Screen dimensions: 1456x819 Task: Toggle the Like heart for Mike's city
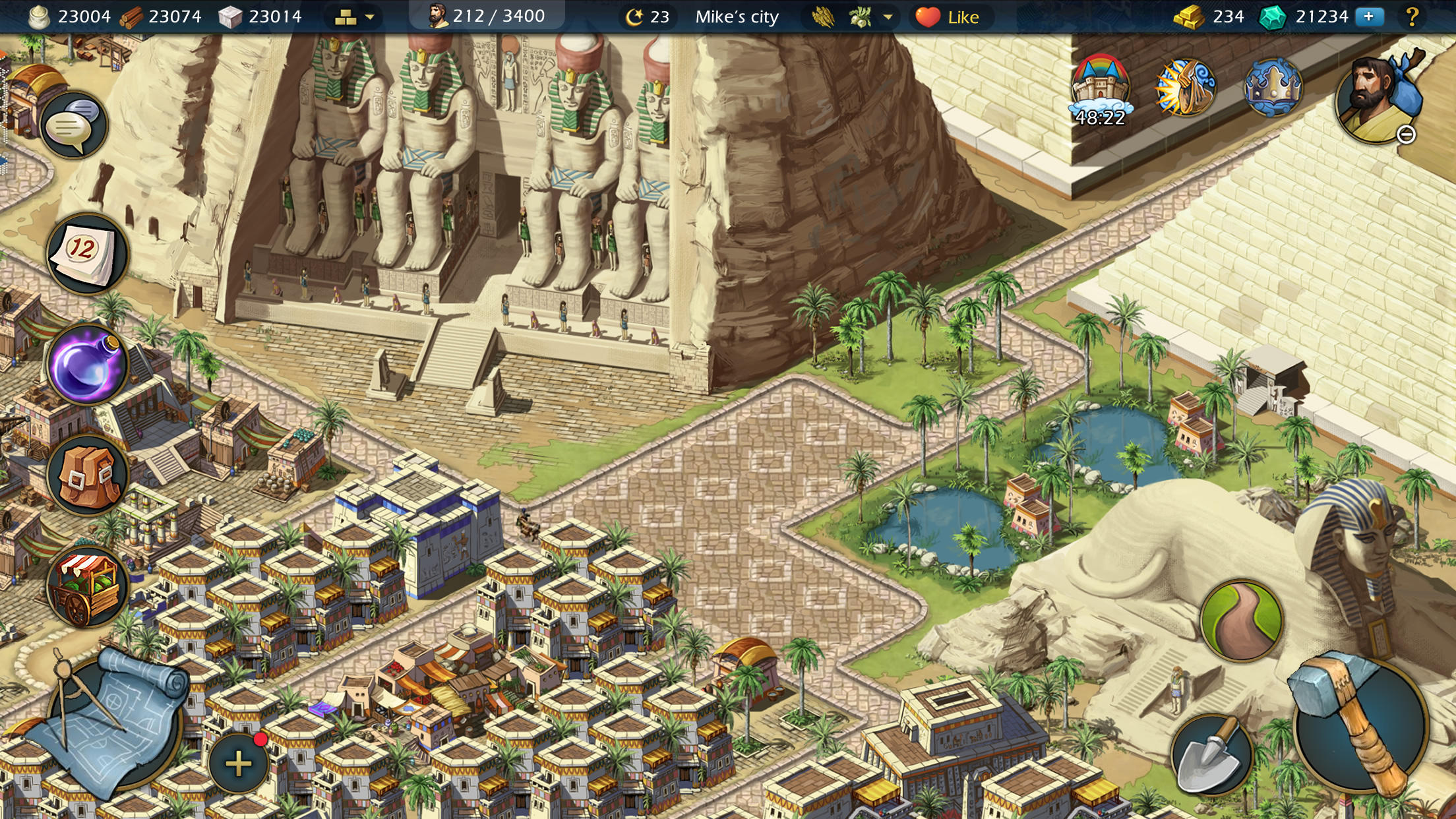click(x=930, y=16)
